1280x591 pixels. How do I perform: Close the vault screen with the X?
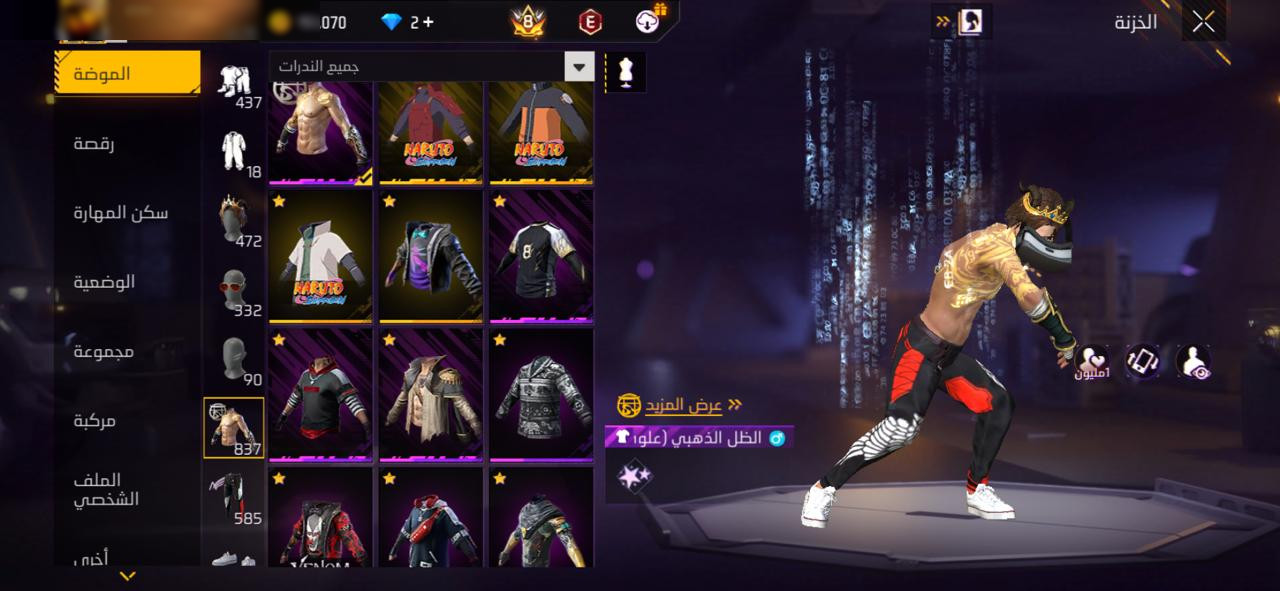click(x=1203, y=21)
